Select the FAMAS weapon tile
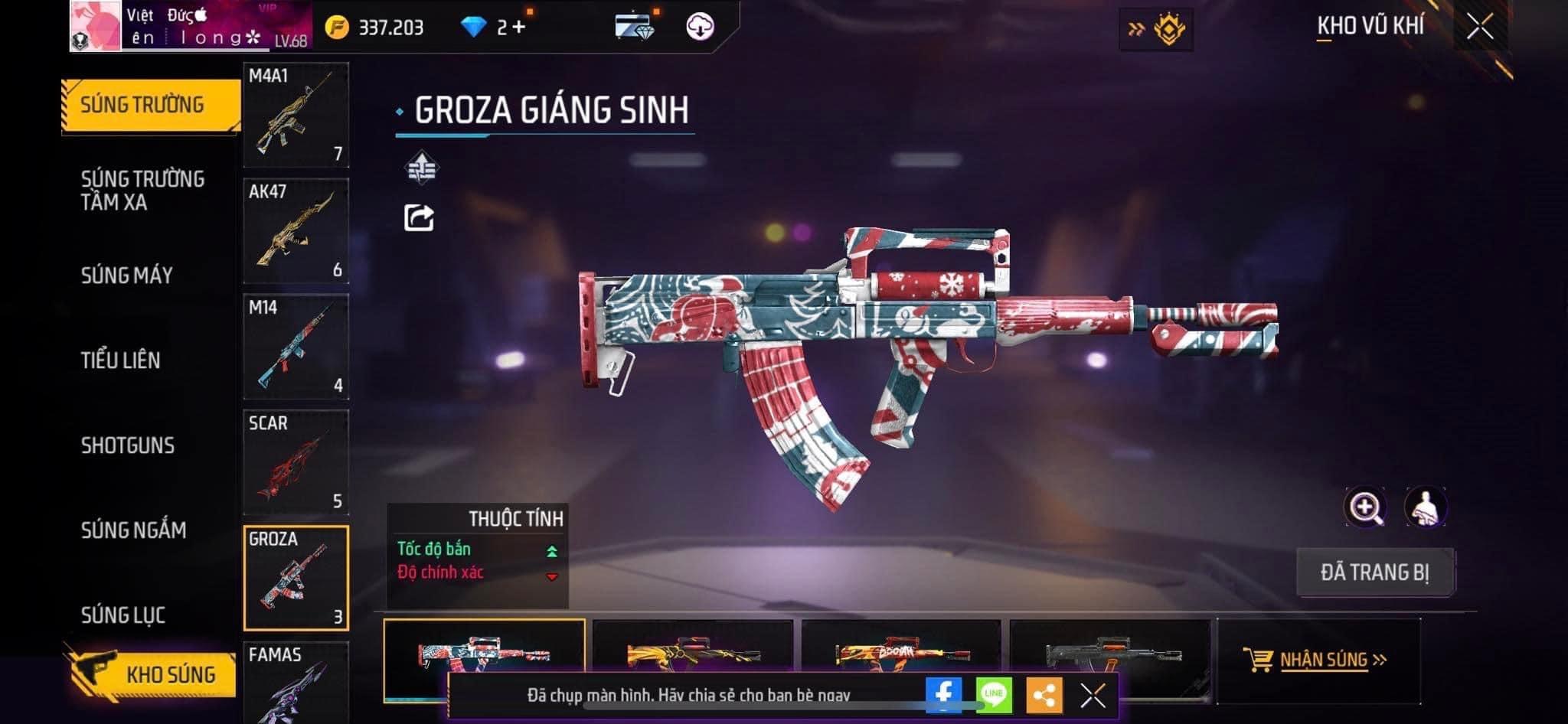The image size is (1568, 724). 296,683
